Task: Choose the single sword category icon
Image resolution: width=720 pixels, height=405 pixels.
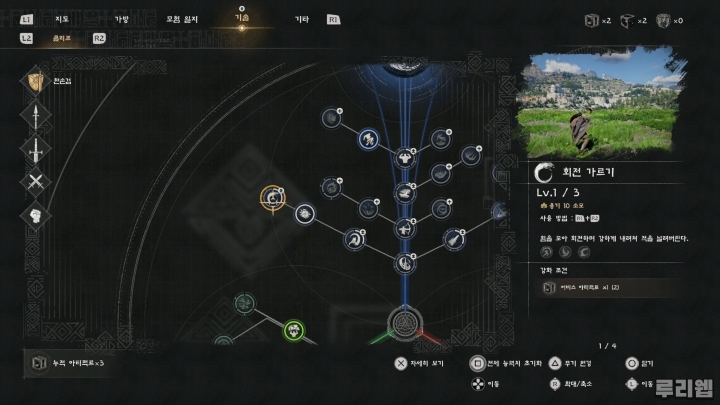Action: (36, 150)
